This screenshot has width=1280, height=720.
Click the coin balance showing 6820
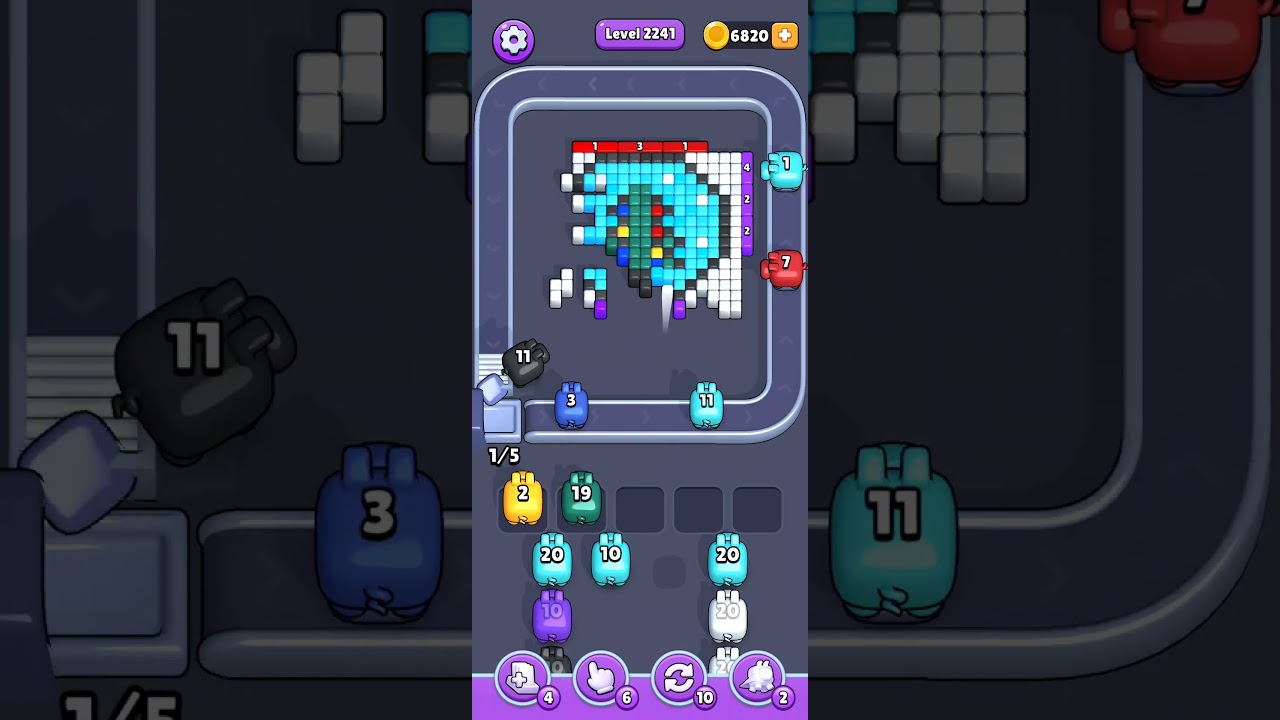click(748, 35)
